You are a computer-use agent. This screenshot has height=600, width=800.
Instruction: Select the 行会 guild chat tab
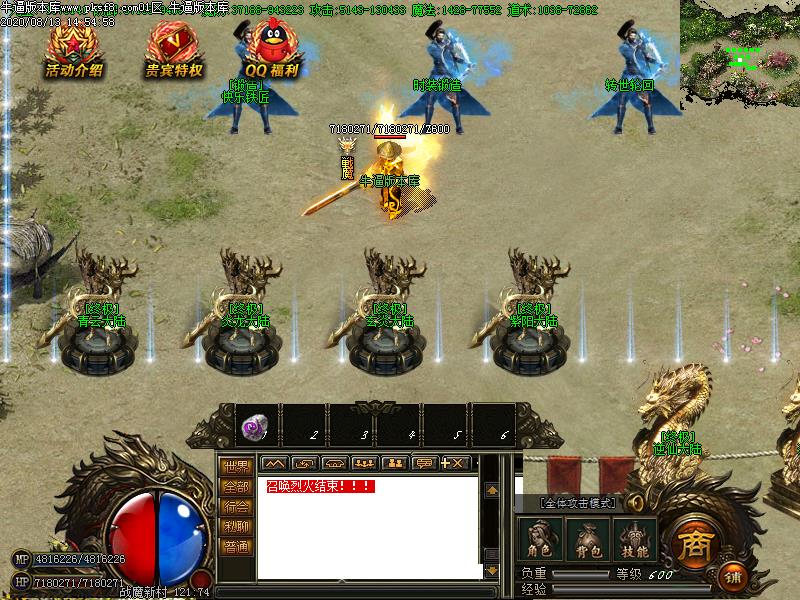tap(236, 507)
